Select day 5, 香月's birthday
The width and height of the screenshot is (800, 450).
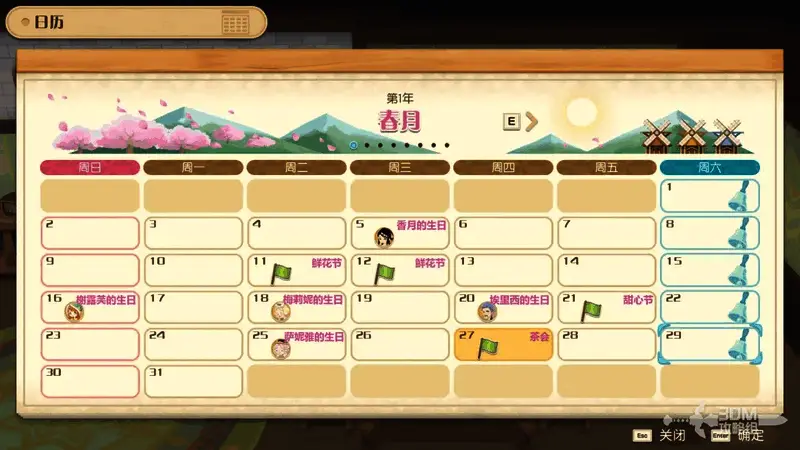400,233
